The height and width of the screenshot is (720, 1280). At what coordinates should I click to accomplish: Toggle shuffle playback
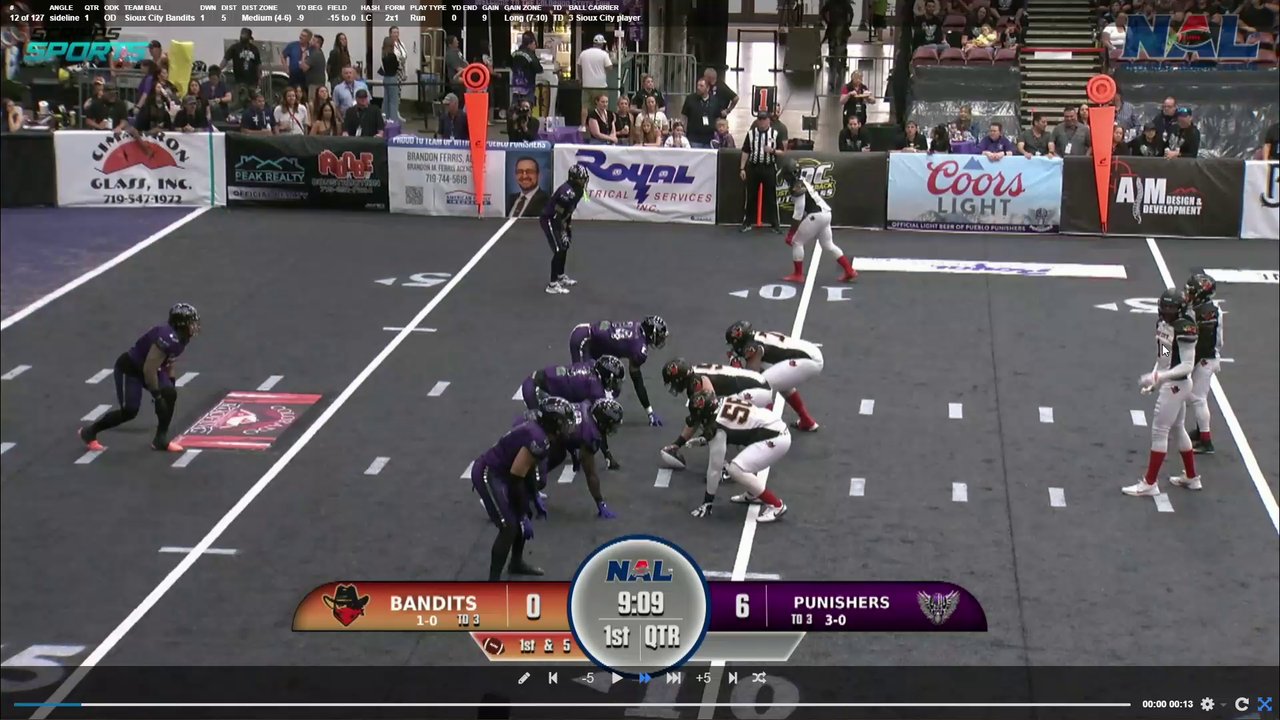click(759, 678)
